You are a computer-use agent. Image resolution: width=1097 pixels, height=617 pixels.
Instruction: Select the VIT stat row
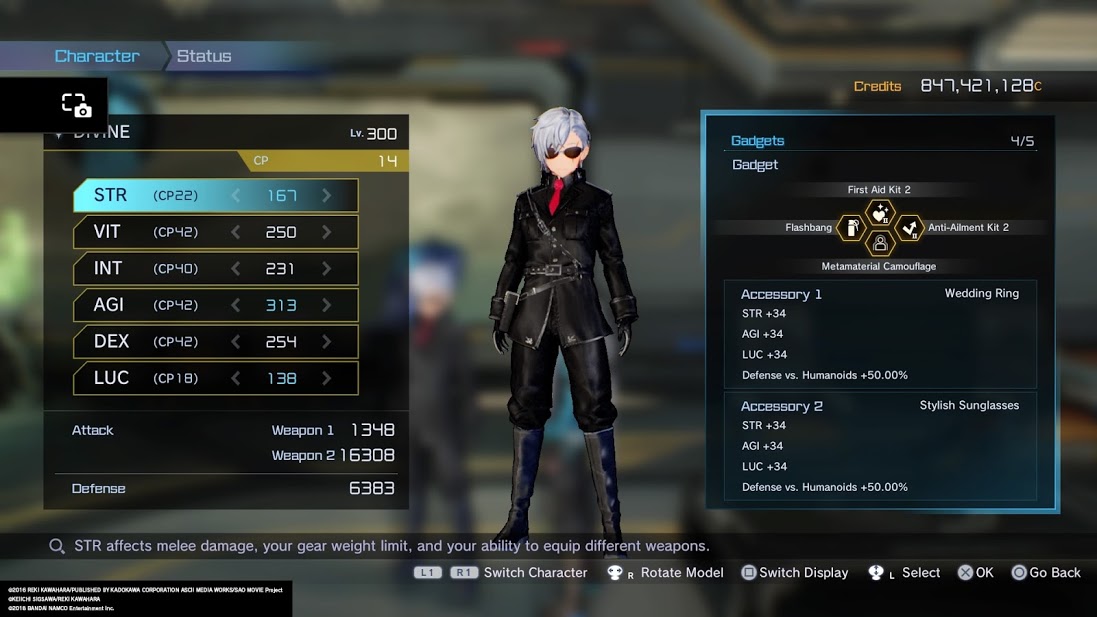pos(215,232)
